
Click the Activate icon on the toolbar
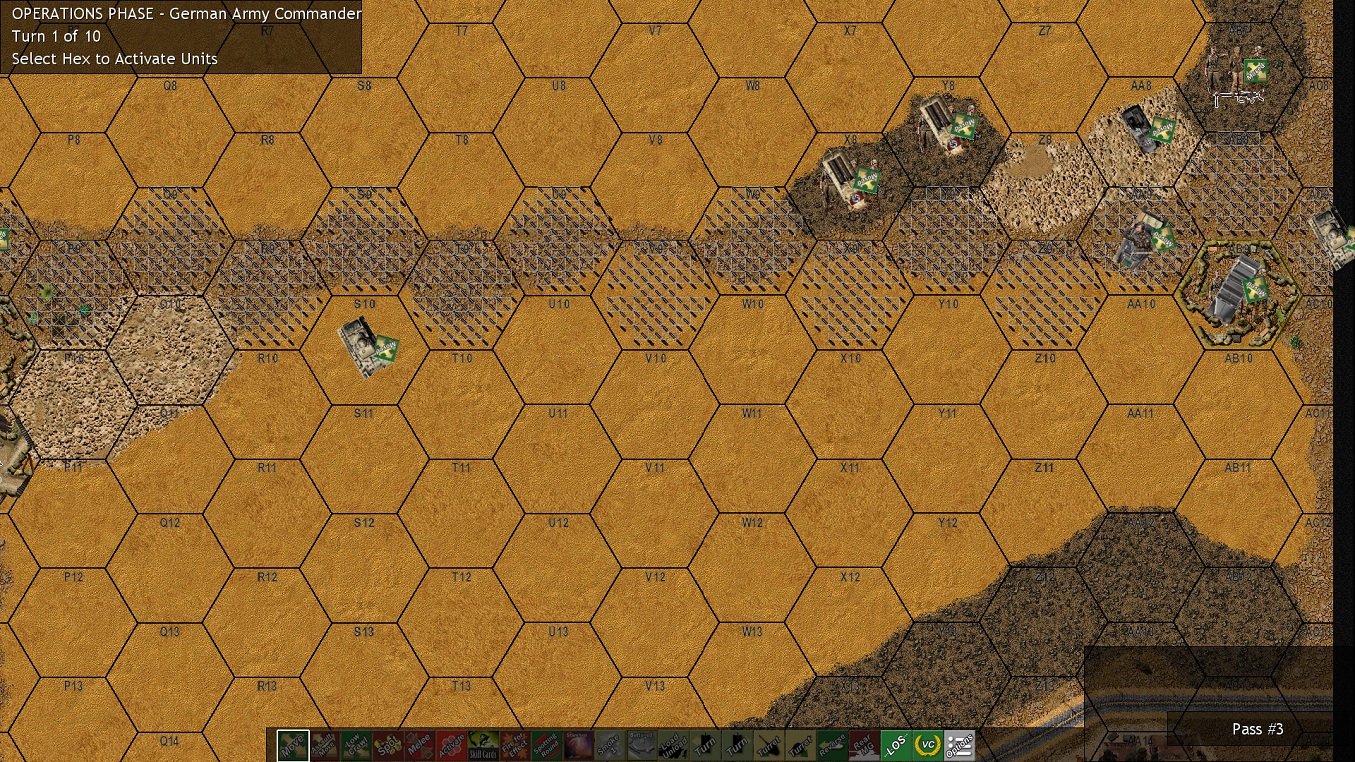(x=451, y=744)
